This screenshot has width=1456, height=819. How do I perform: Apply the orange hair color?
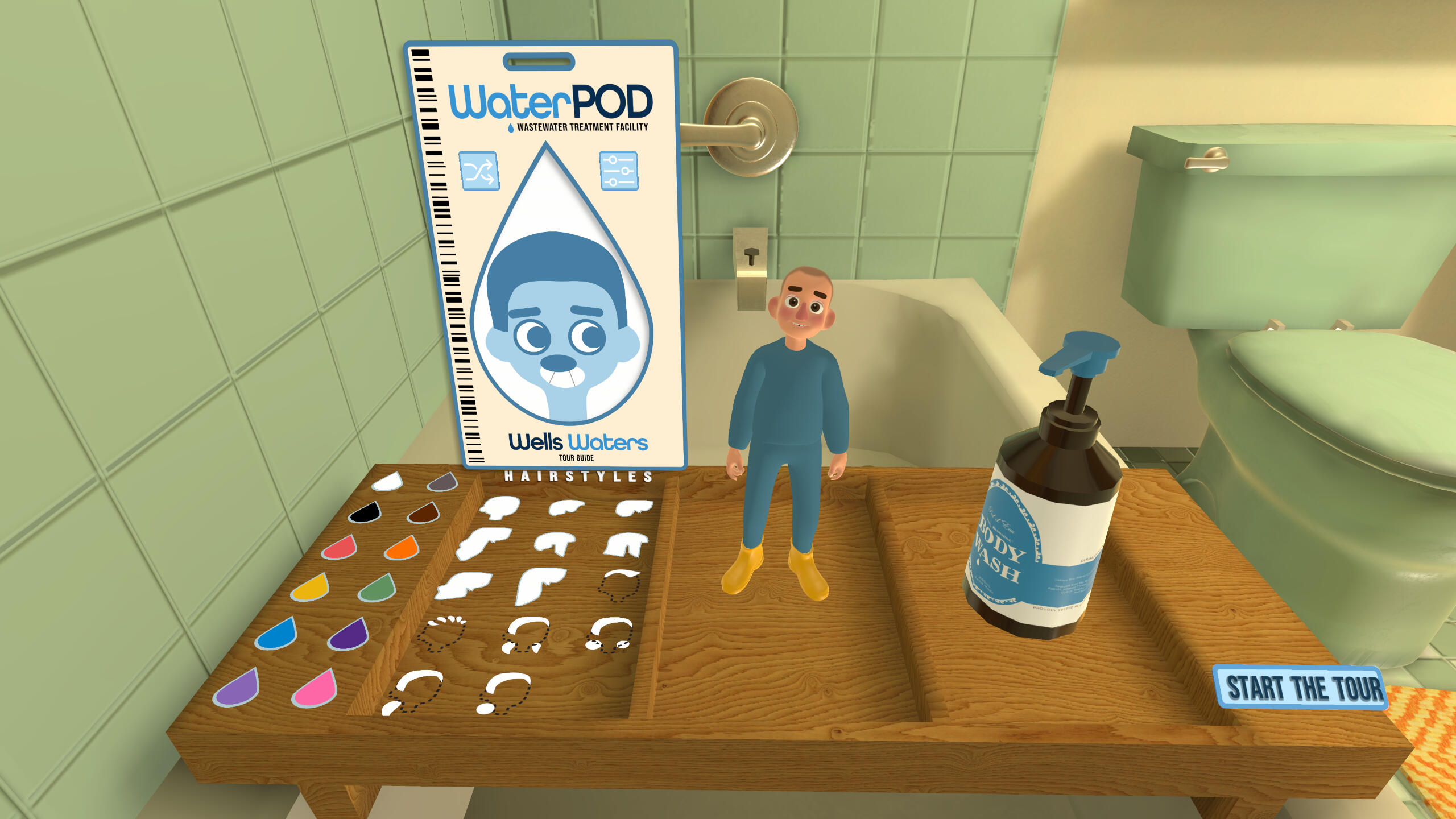tap(402, 549)
